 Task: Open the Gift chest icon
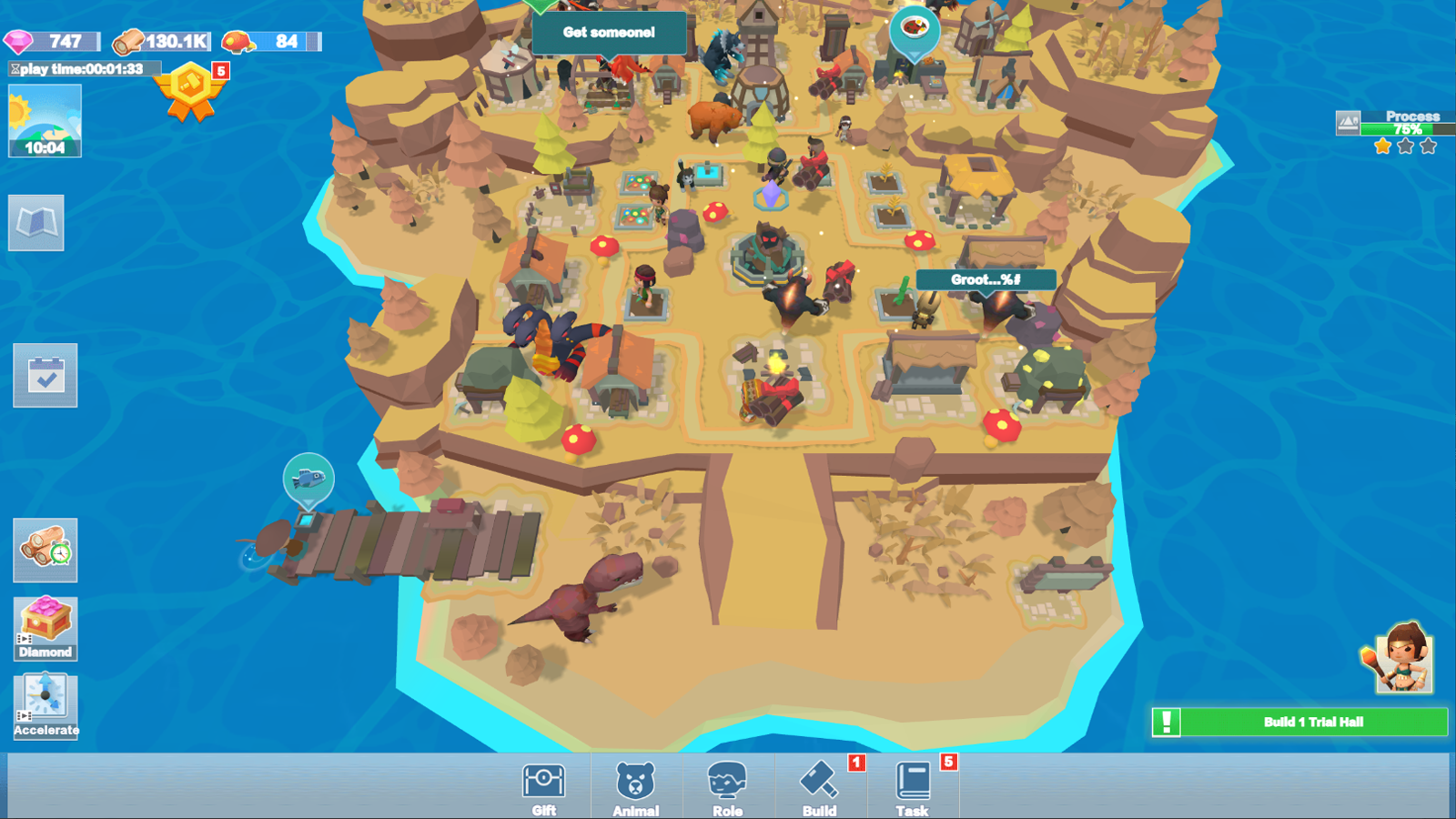(x=543, y=784)
